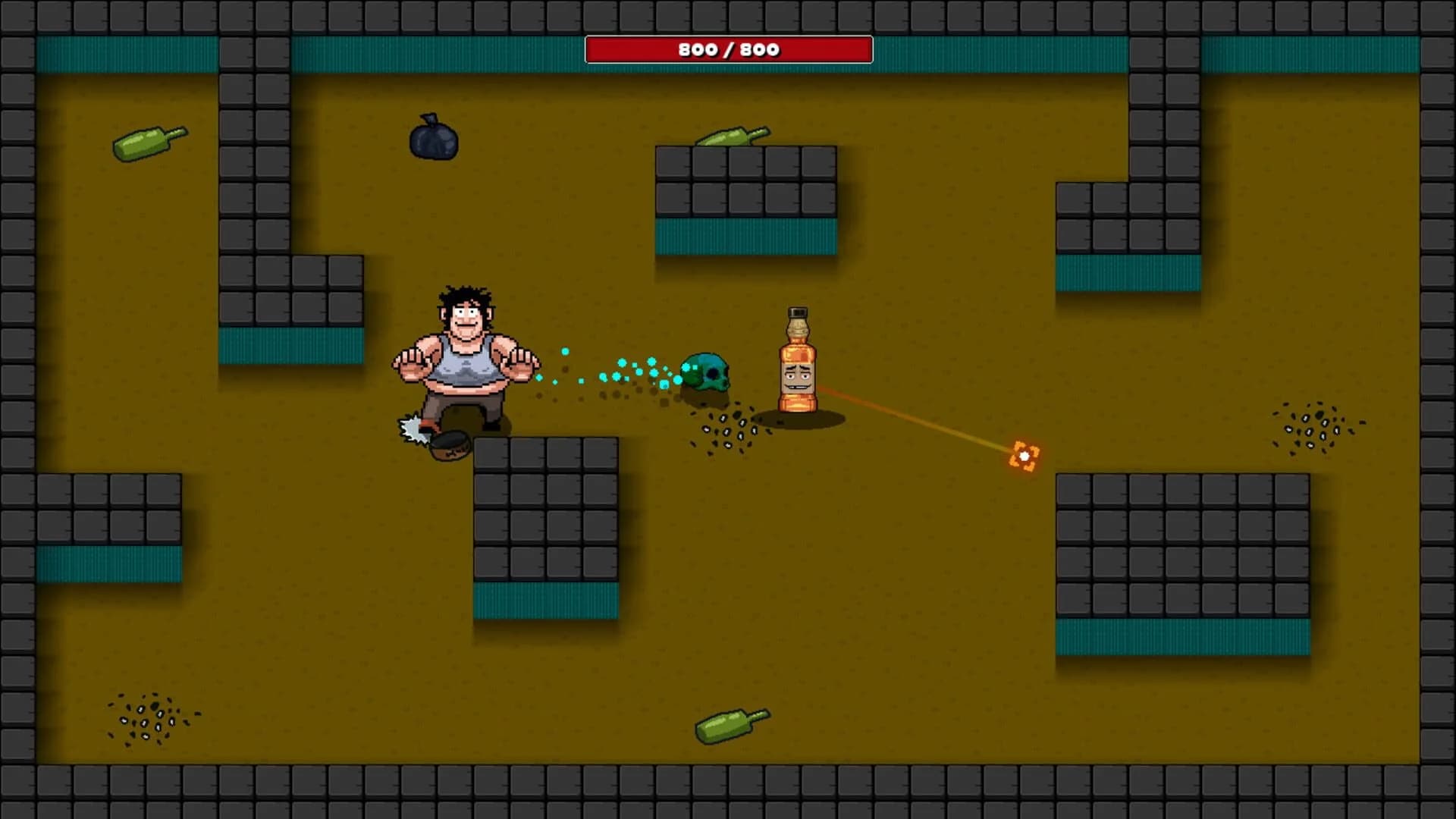The width and height of the screenshot is (1456, 819).
Task: Click the black garbage bag near the top
Action: [x=433, y=139]
